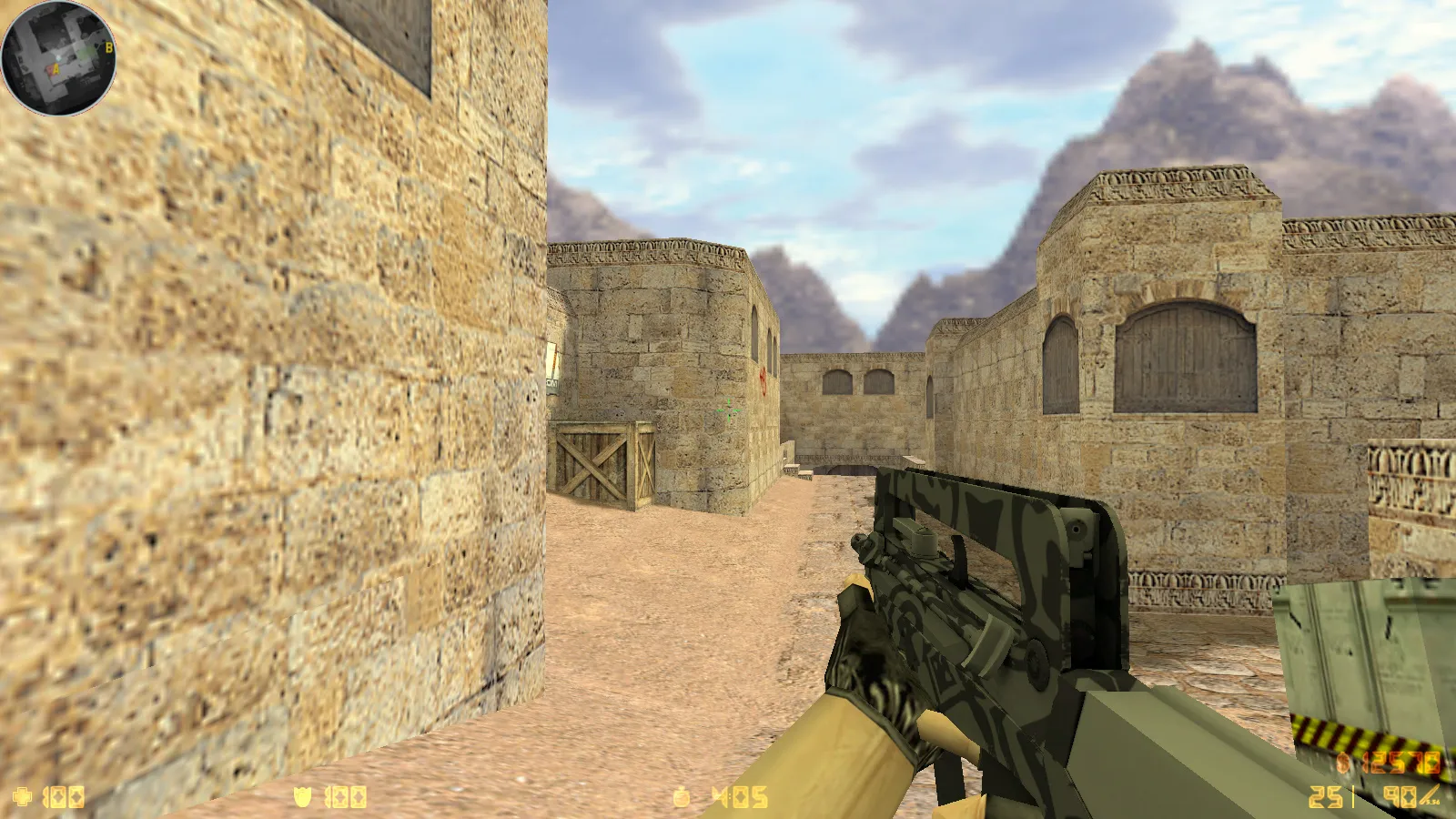
Task: Click the bombsite B marker on the radar
Action: point(109,47)
